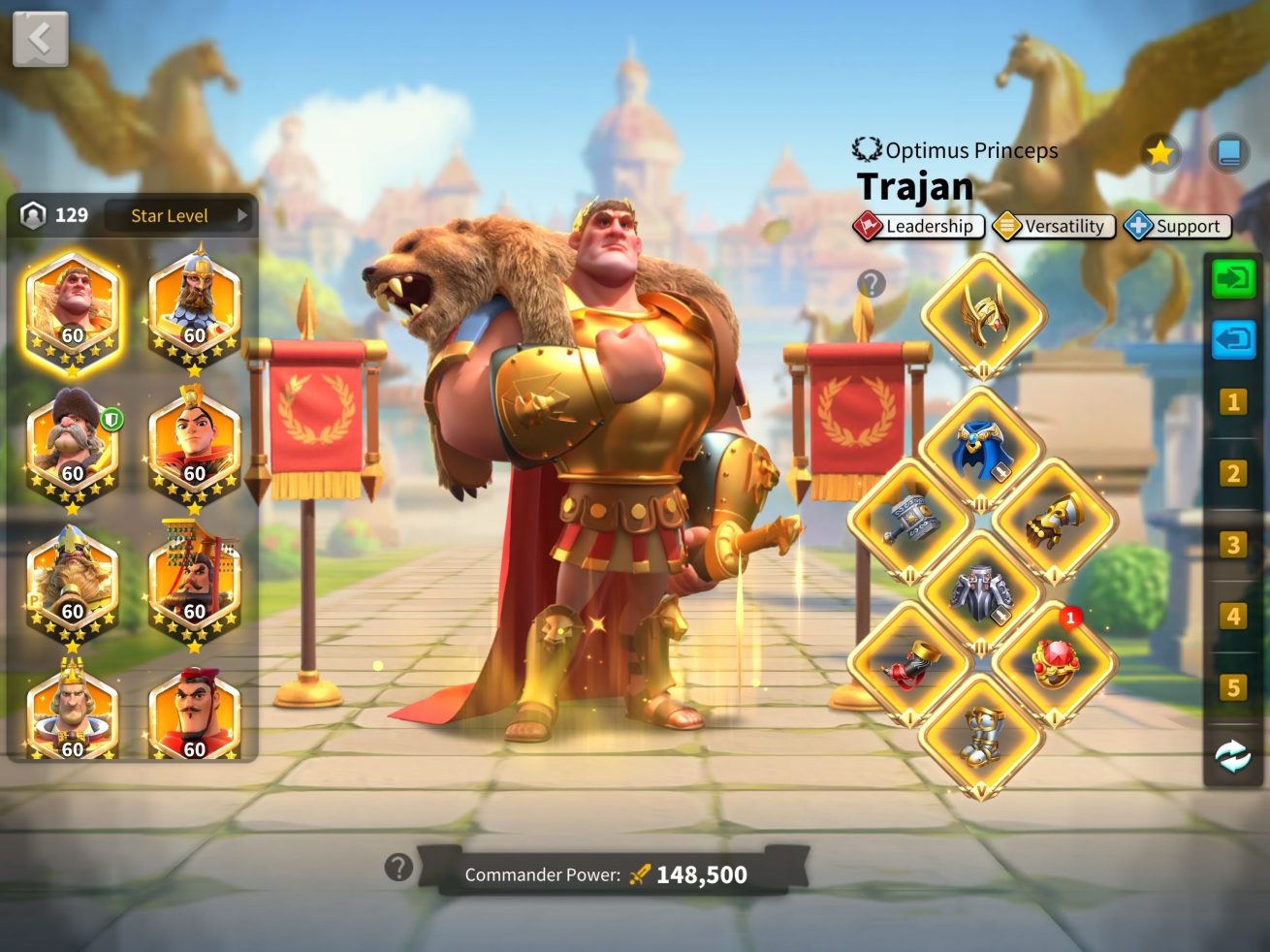Open the golden gauntlets slot

1054,521
